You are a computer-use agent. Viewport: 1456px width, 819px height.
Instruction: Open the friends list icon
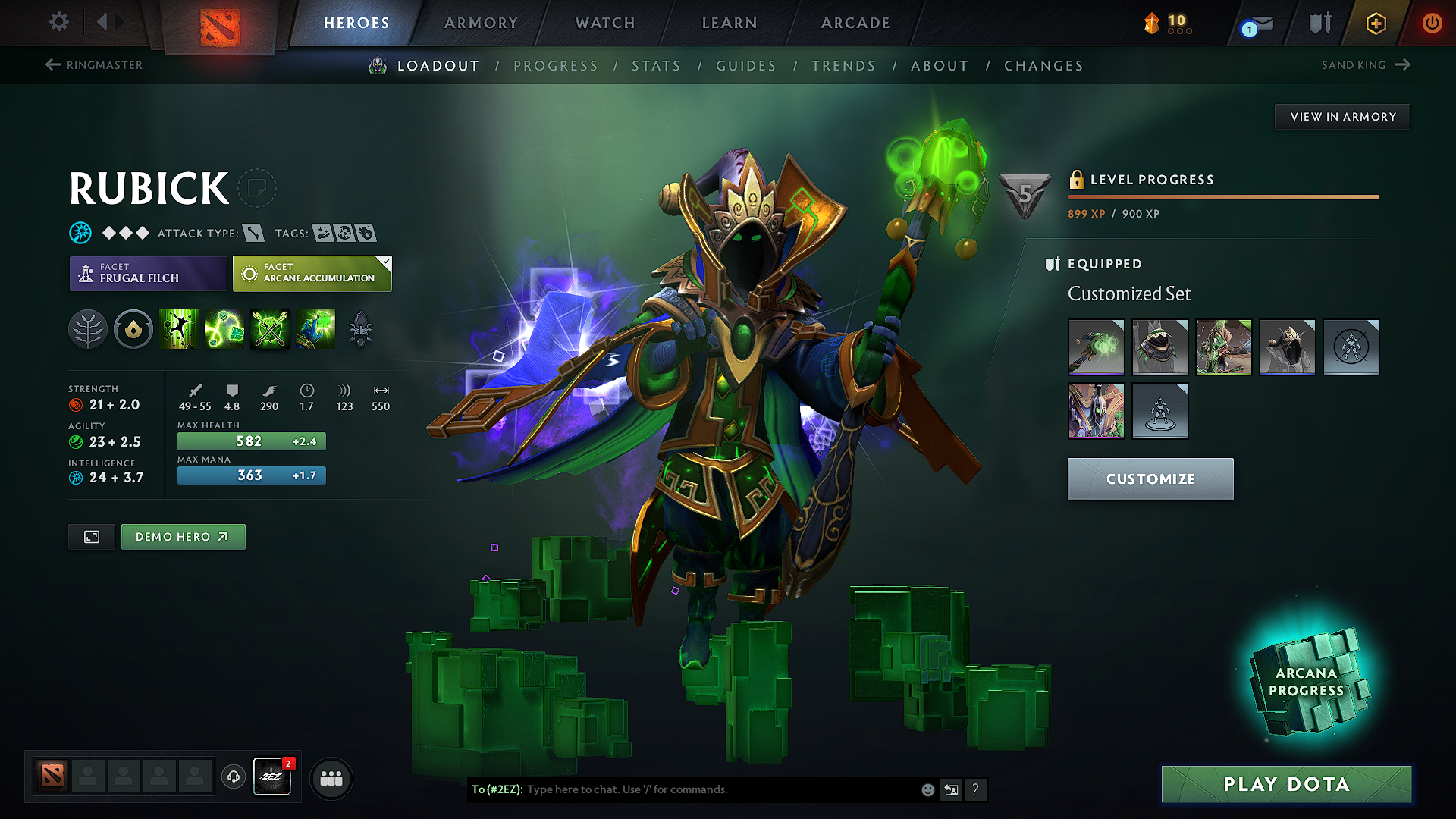tap(331, 778)
